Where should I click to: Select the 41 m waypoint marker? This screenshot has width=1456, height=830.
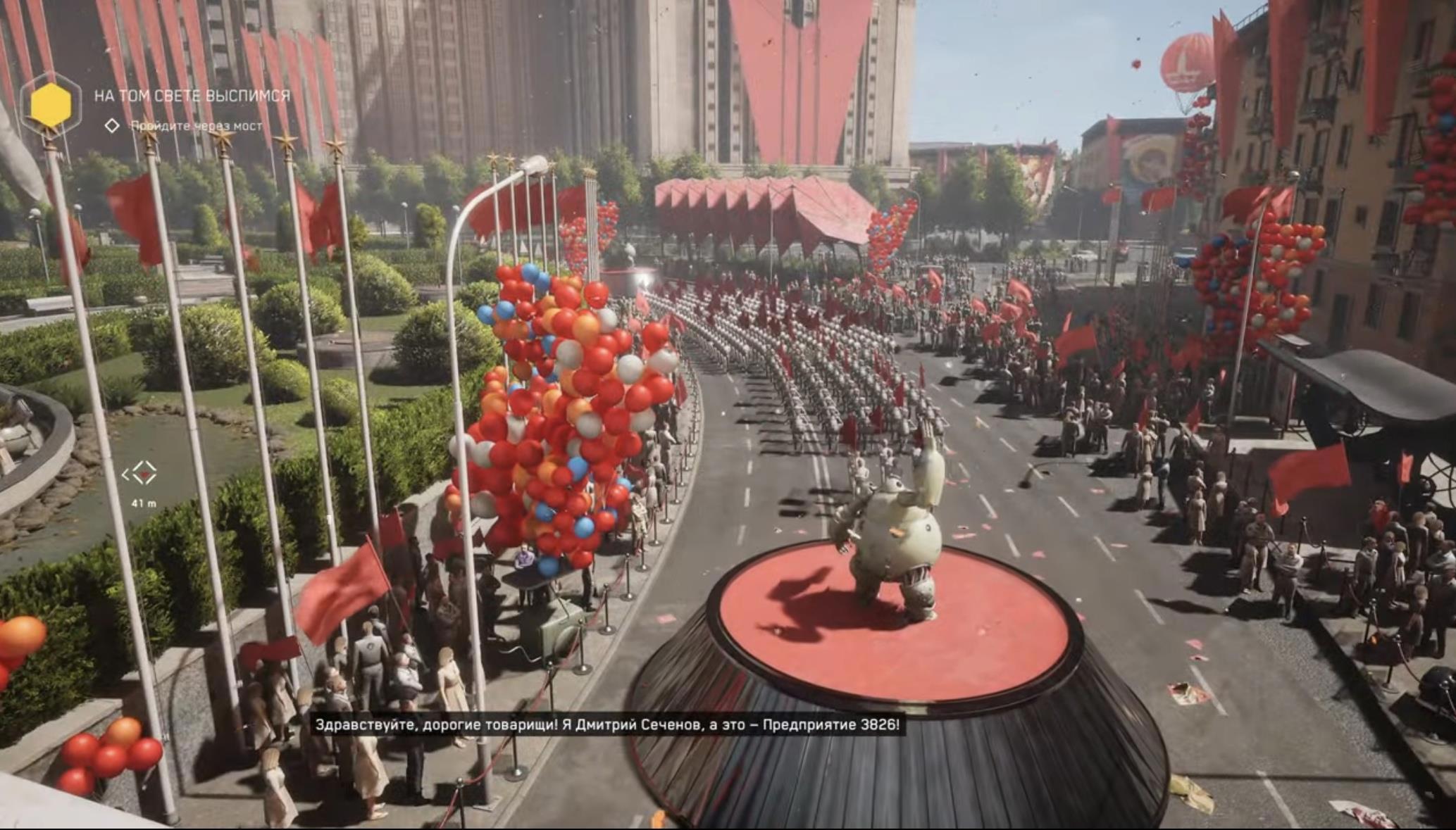pyautogui.click(x=143, y=474)
